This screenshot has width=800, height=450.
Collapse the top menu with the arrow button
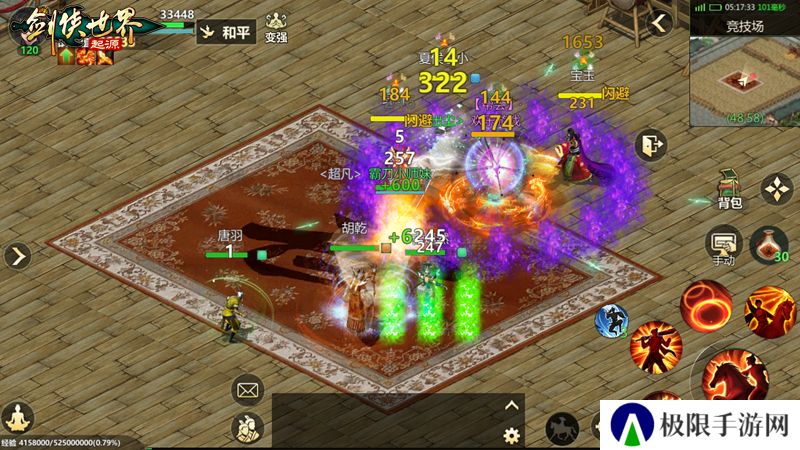coord(658,22)
